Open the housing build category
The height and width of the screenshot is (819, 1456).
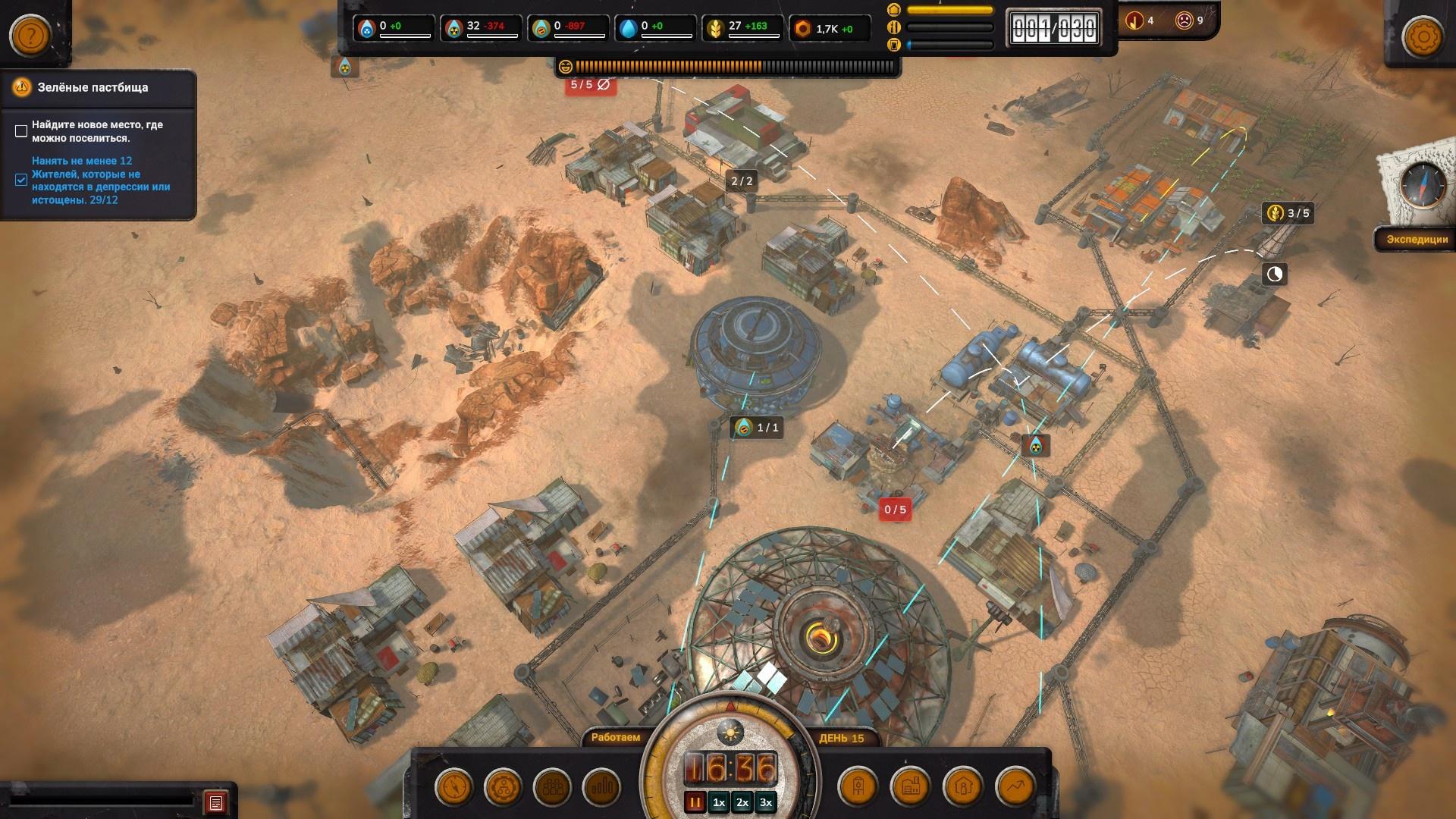pyautogui.click(x=963, y=787)
